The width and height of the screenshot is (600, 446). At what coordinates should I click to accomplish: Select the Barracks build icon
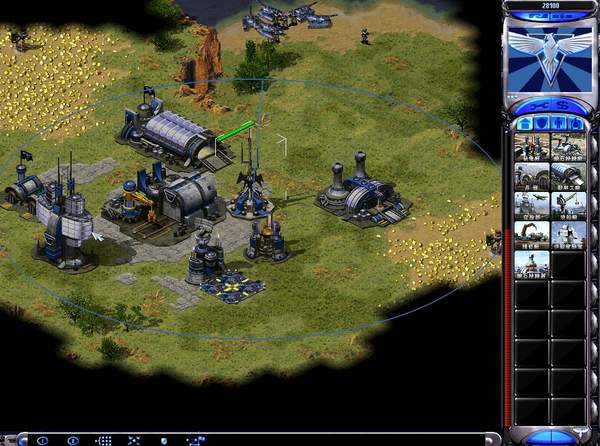531,176
